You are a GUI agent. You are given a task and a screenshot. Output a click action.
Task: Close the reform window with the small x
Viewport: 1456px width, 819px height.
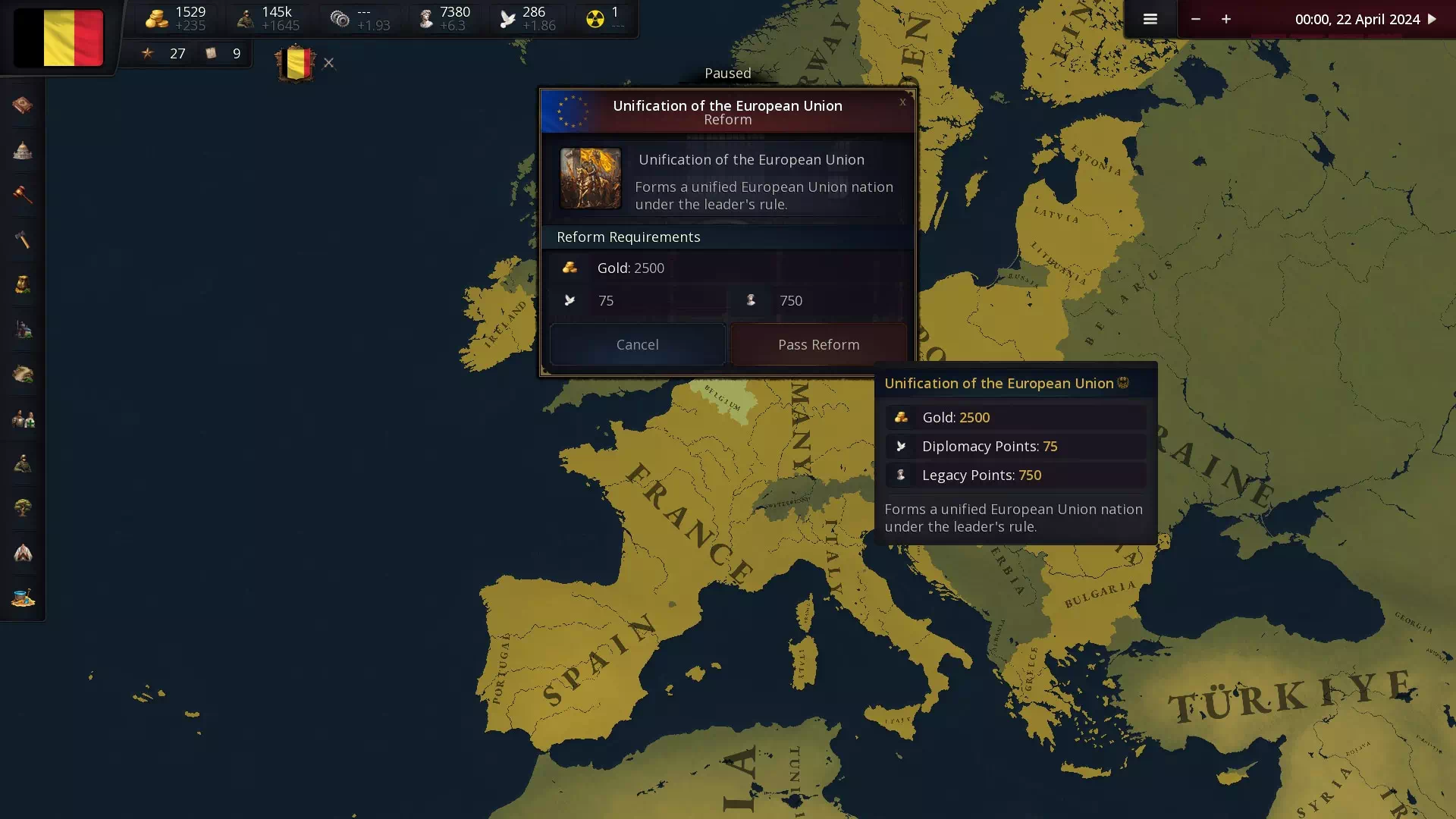coord(902,102)
